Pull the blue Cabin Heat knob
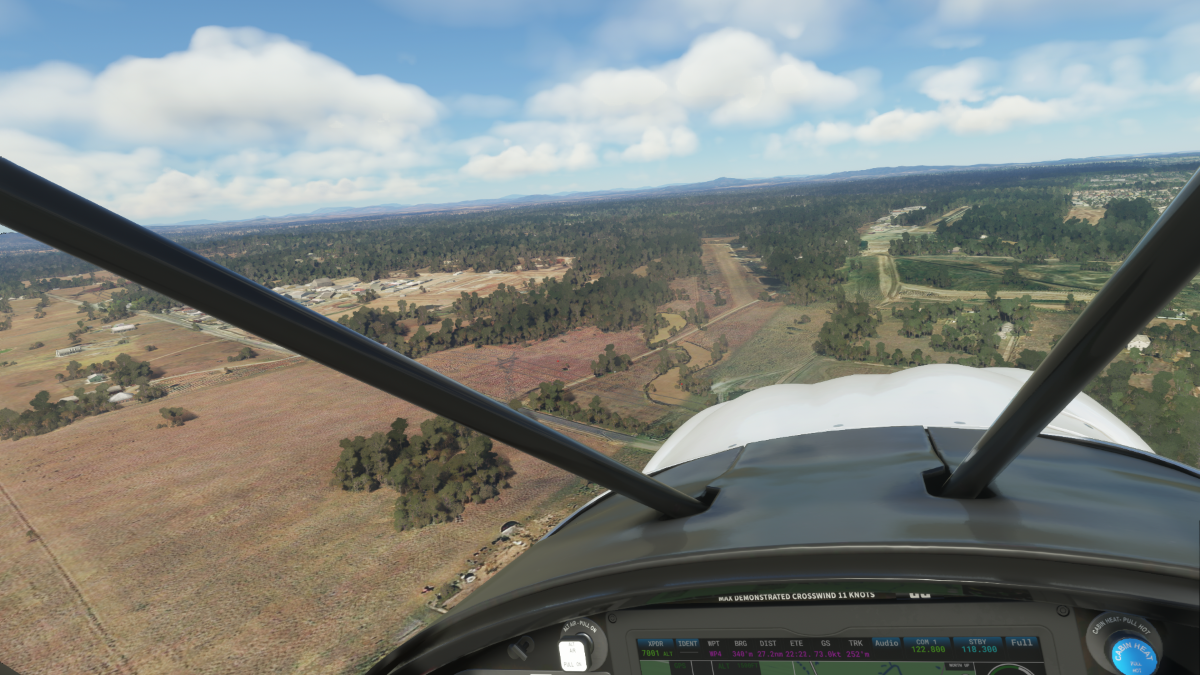The height and width of the screenshot is (675, 1200). [x=1133, y=653]
